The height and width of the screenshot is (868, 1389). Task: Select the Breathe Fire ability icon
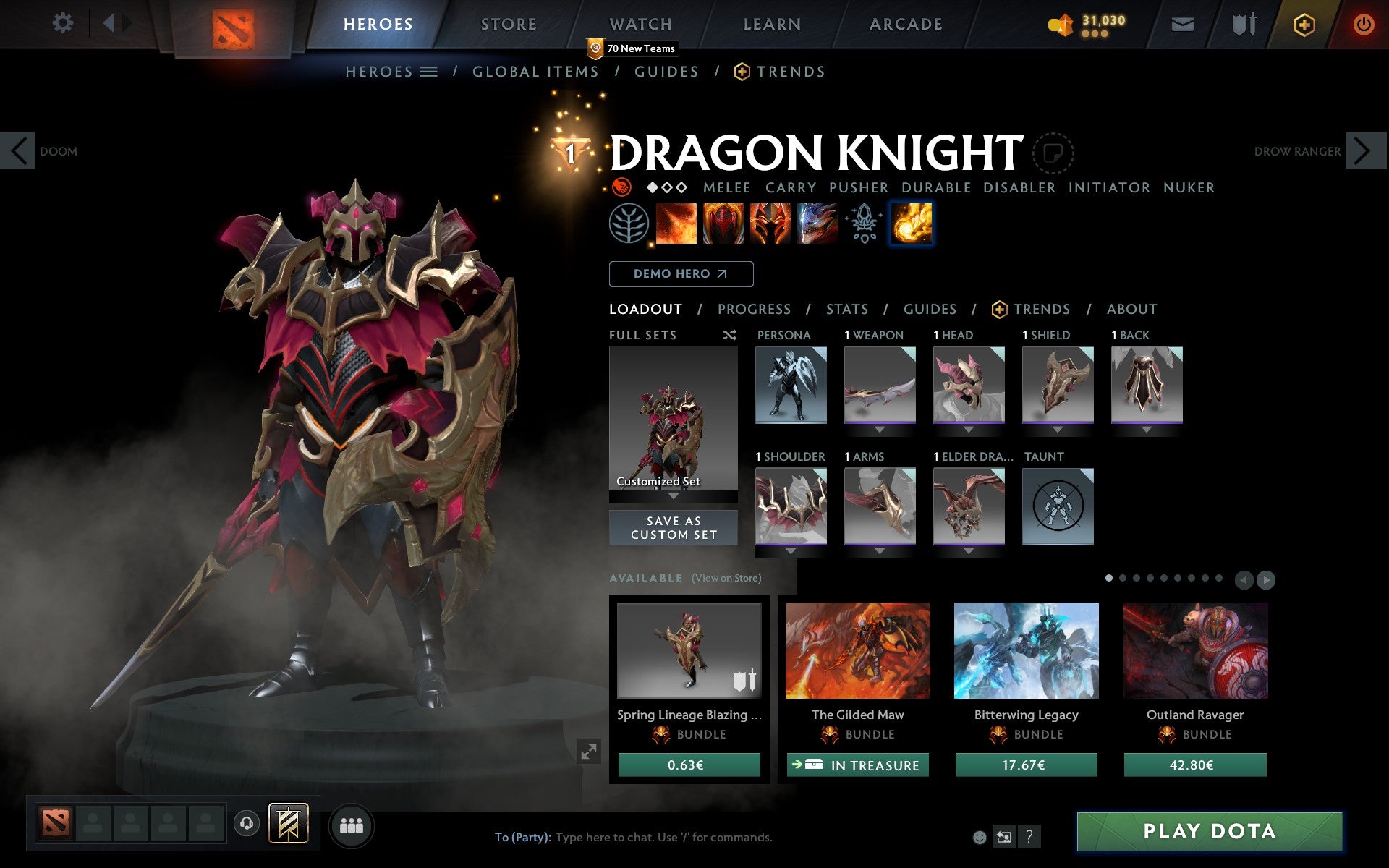click(x=677, y=223)
